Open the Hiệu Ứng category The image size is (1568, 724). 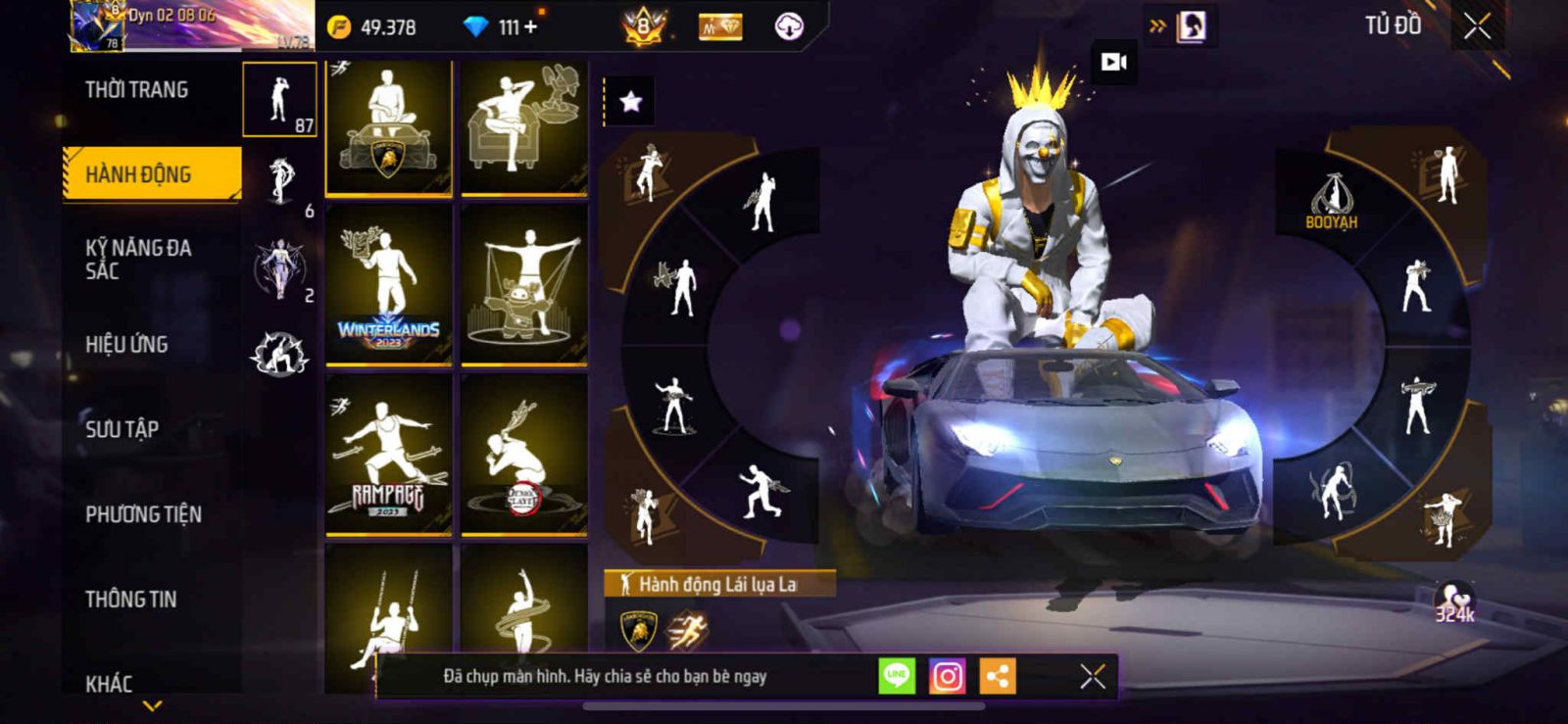click(126, 344)
